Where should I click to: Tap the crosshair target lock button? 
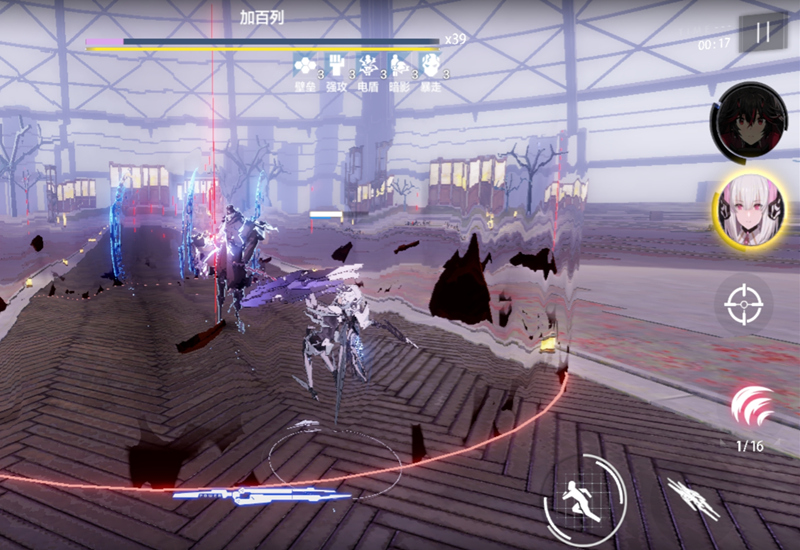click(x=743, y=303)
